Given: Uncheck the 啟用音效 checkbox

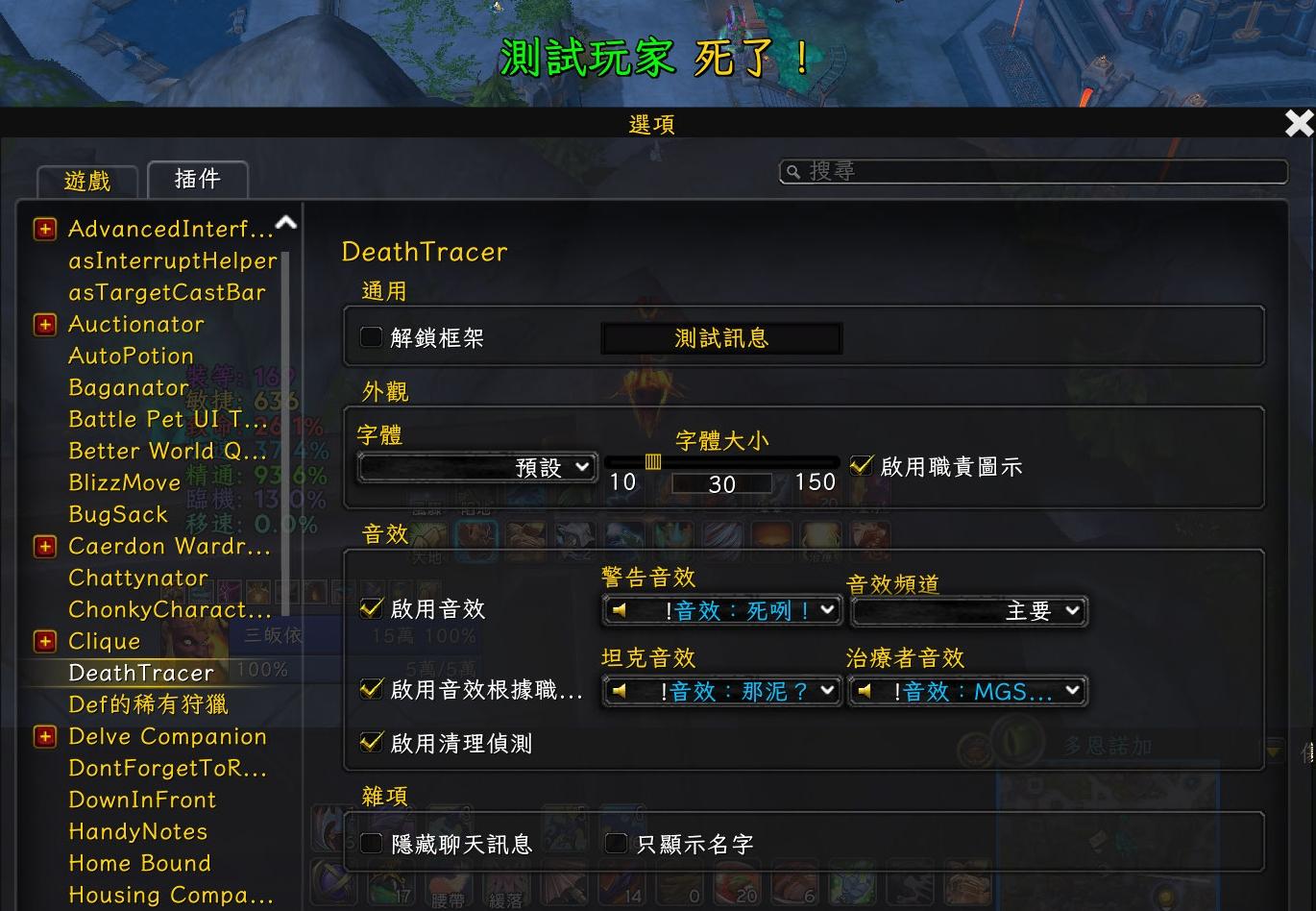Looking at the screenshot, I should tap(371, 608).
